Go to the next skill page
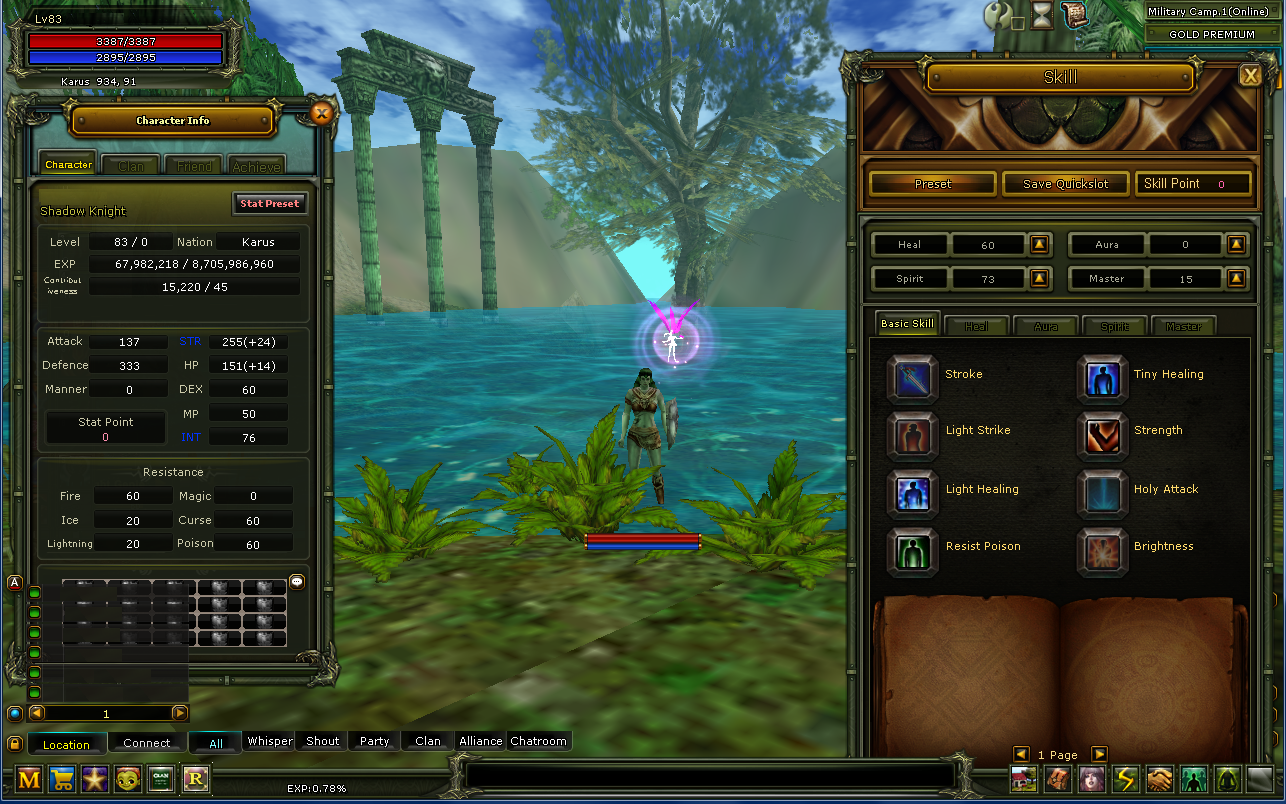The image size is (1286, 804). click(x=1099, y=754)
